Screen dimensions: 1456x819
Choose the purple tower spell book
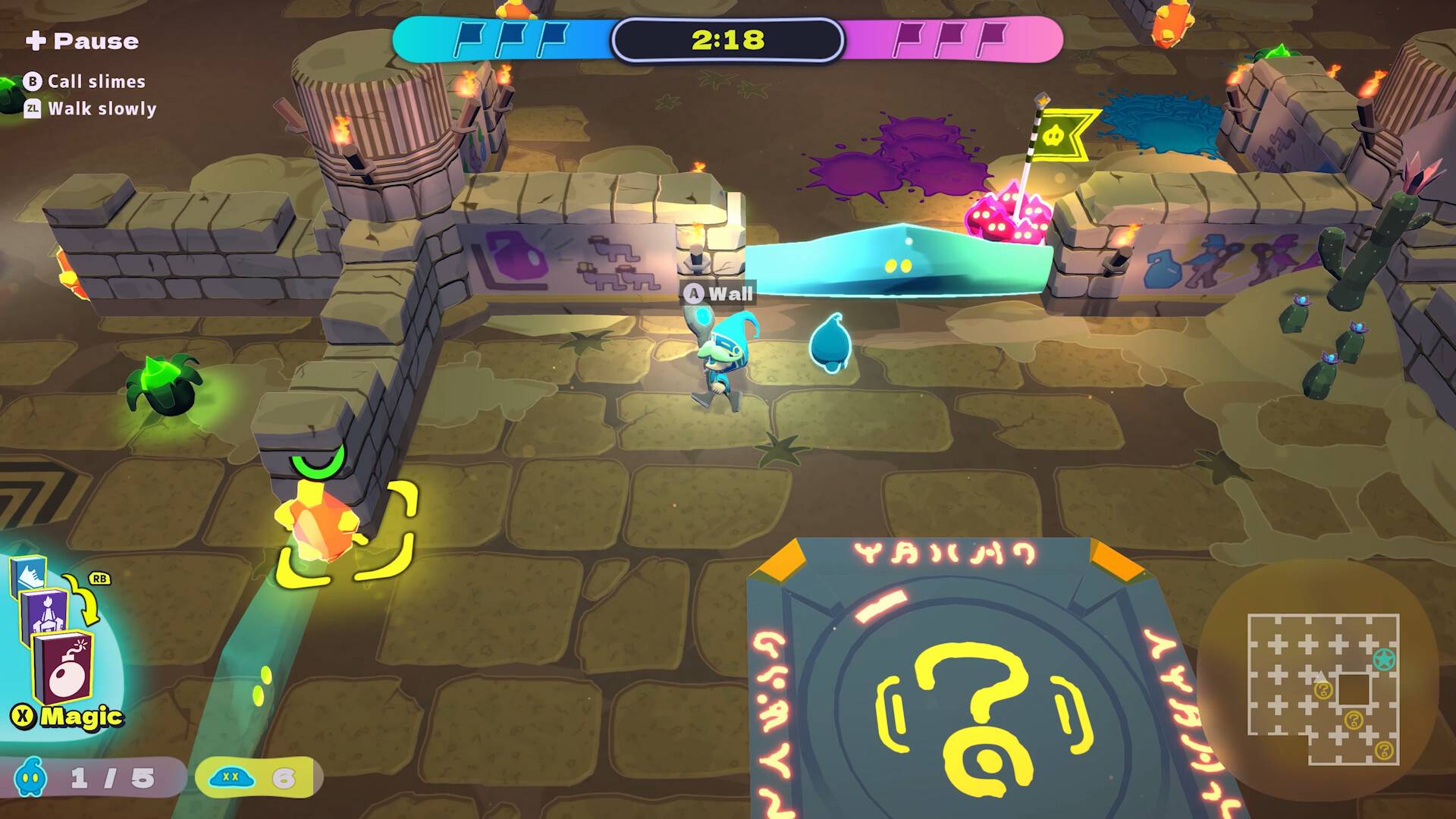coord(44,613)
